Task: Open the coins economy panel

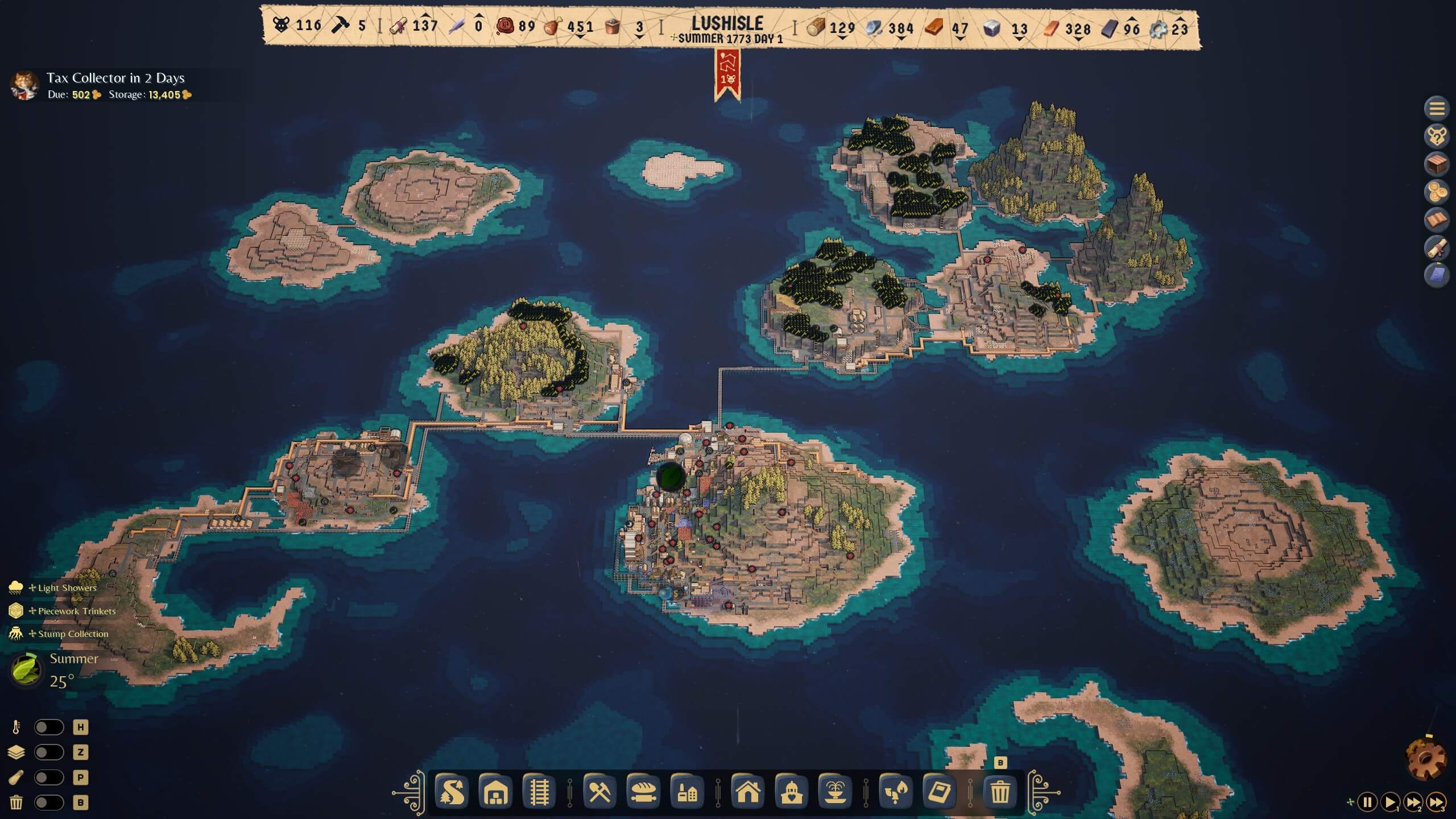Action: pyautogui.click(x=1438, y=191)
